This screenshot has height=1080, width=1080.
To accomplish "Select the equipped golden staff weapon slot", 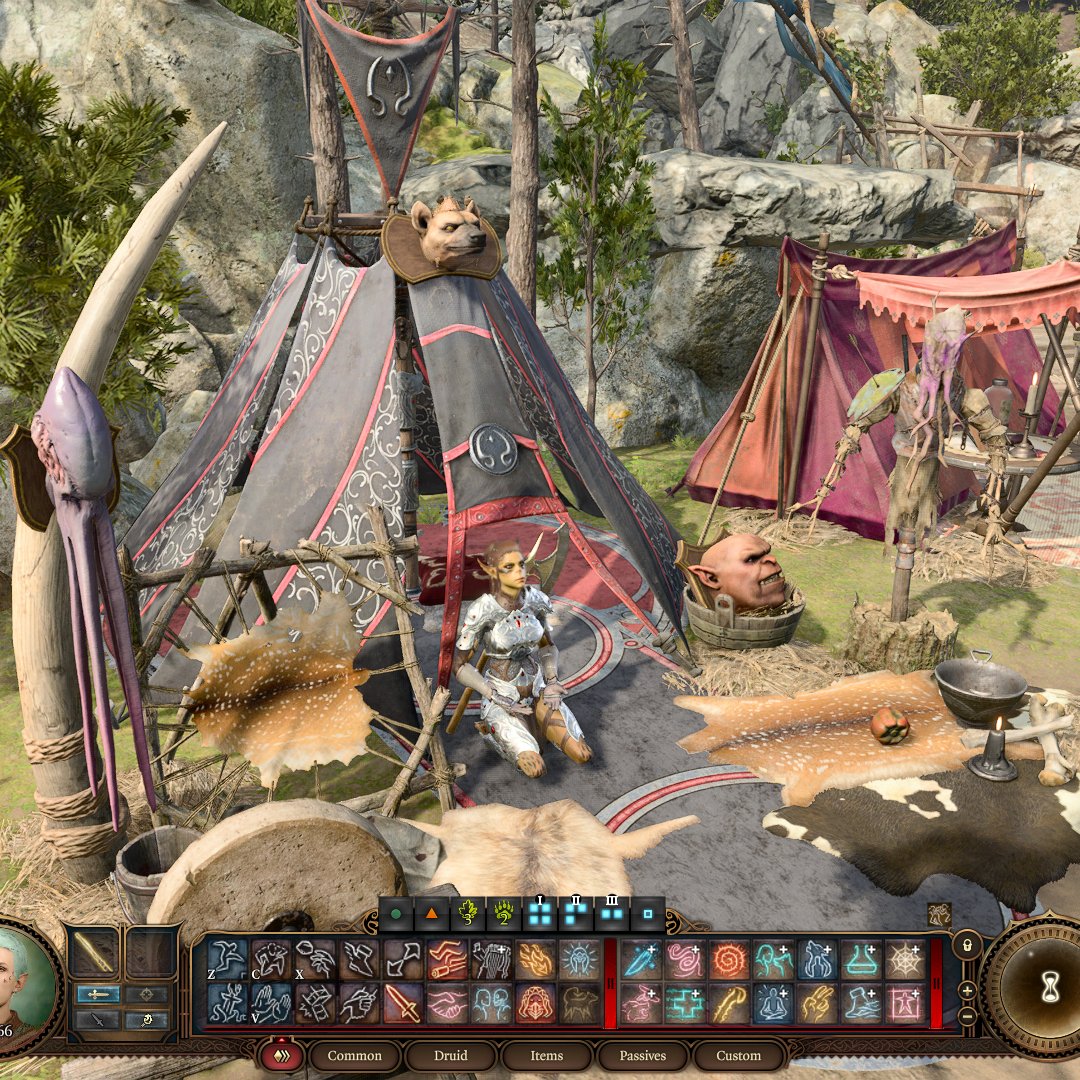I will pyautogui.click(x=97, y=952).
